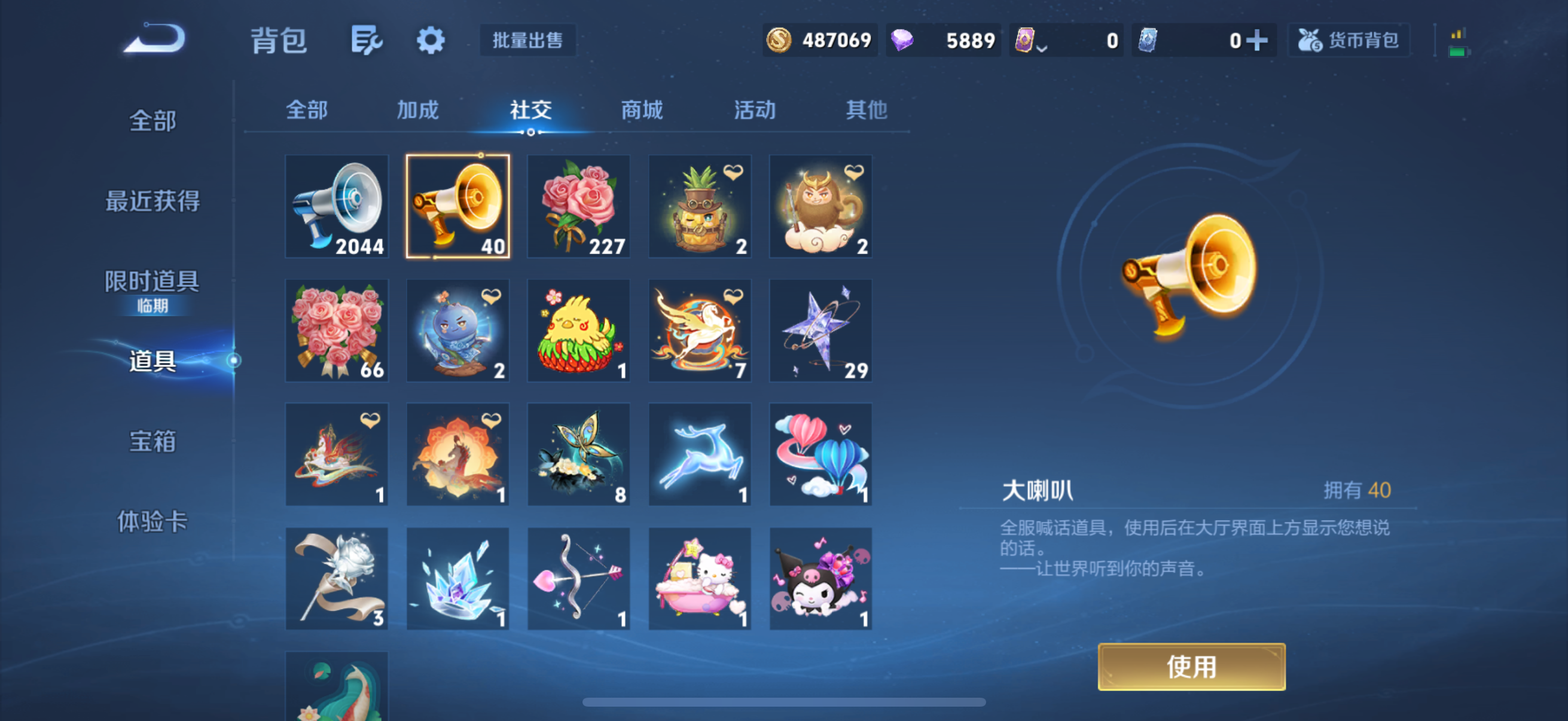Screen dimensions: 1568x721
Task: Switch to the 商城 category tab
Action: coord(641,110)
